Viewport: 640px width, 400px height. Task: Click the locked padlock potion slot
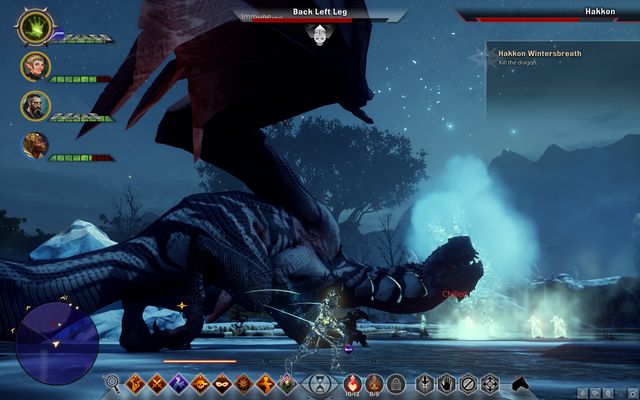tap(396, 382)
